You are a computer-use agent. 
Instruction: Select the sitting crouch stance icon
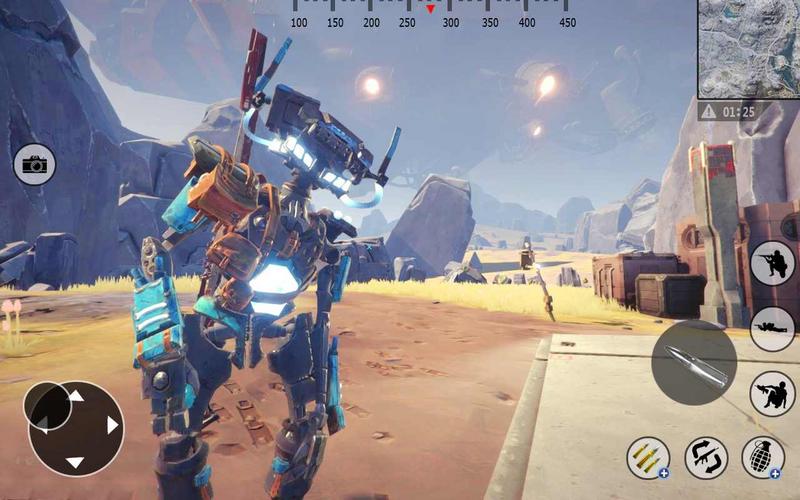click(x=772, y=393)
